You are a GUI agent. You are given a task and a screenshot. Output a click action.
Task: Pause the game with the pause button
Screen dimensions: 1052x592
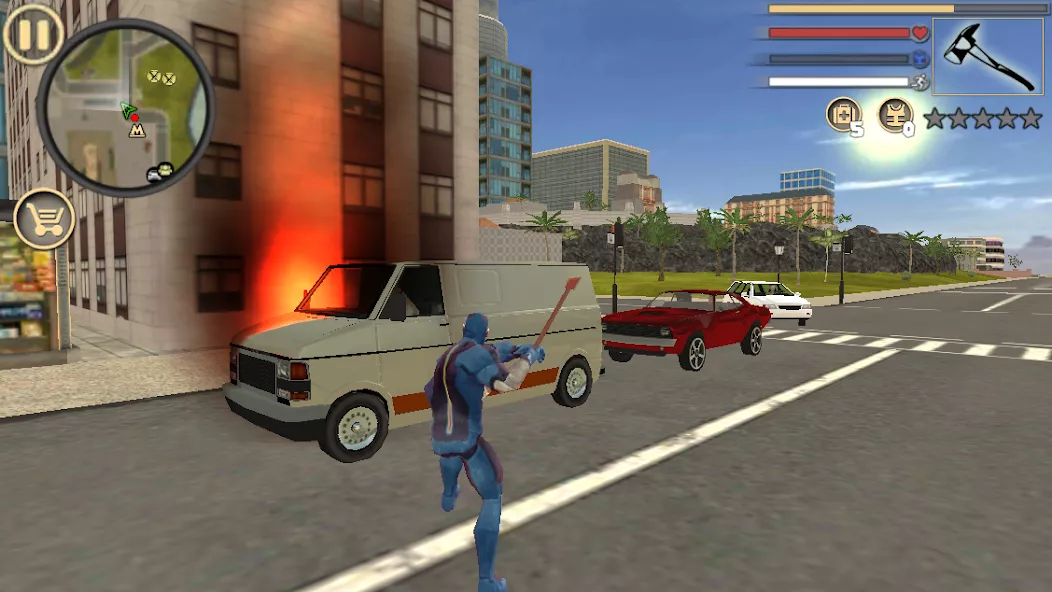(x=33, y=33)
